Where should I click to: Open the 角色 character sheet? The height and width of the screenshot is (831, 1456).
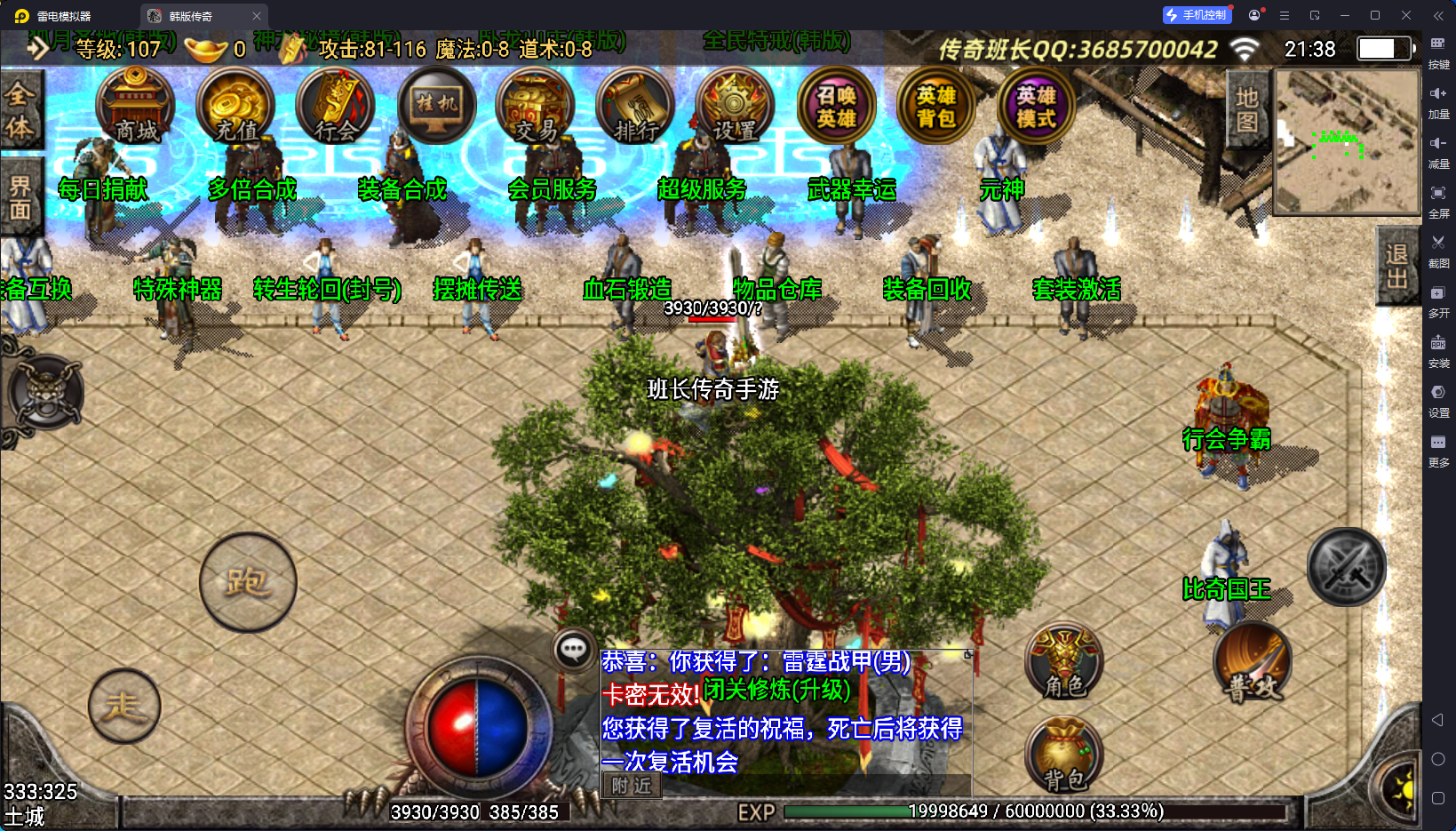pyautogui.click(x=1064, y=662)
